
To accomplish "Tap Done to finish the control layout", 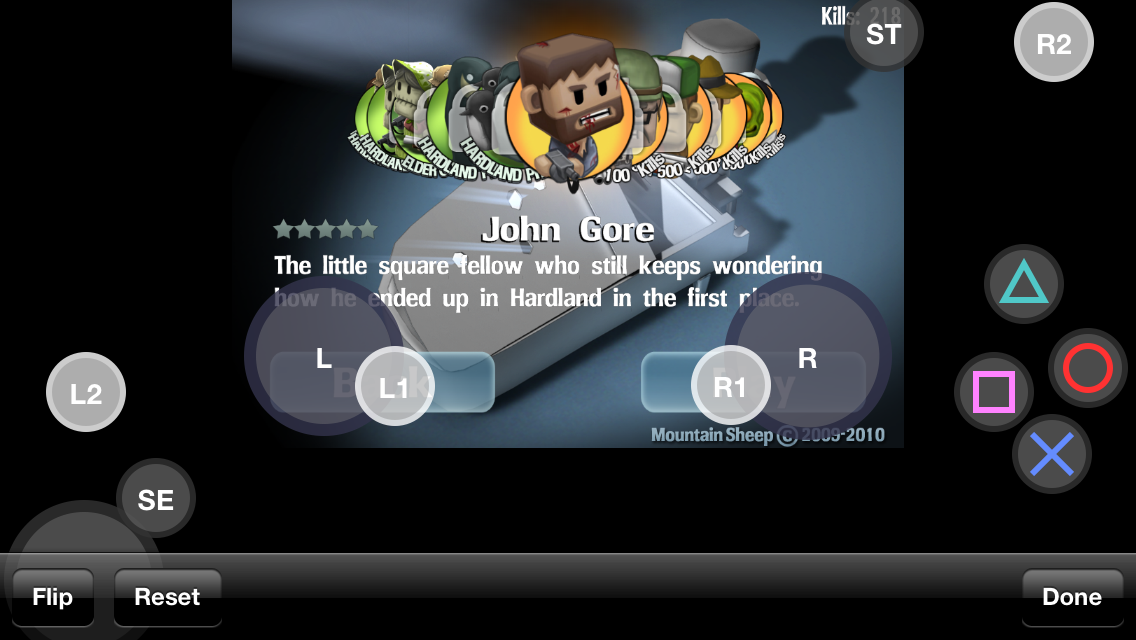I will [x=1071, y=597].
